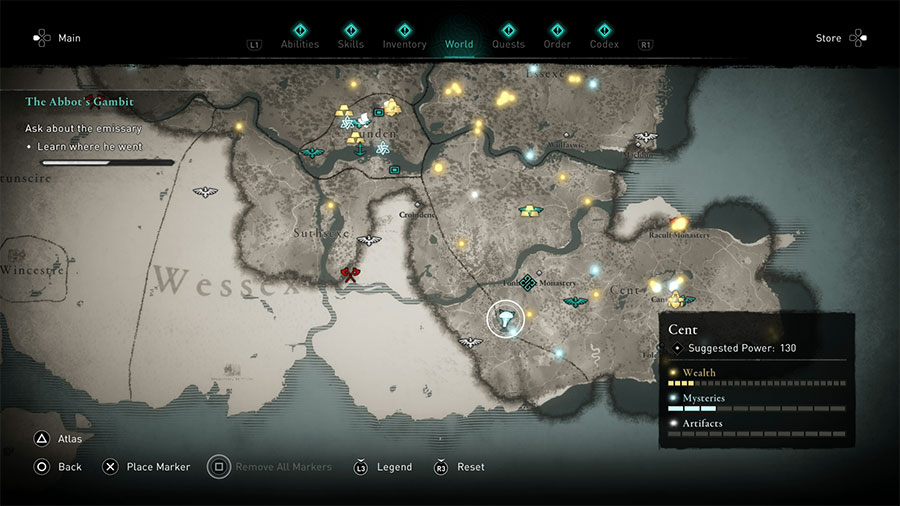Open the Atlas view
Image resolution: width=900 pixels, height=506 pixels.
[x=69, y=438]
